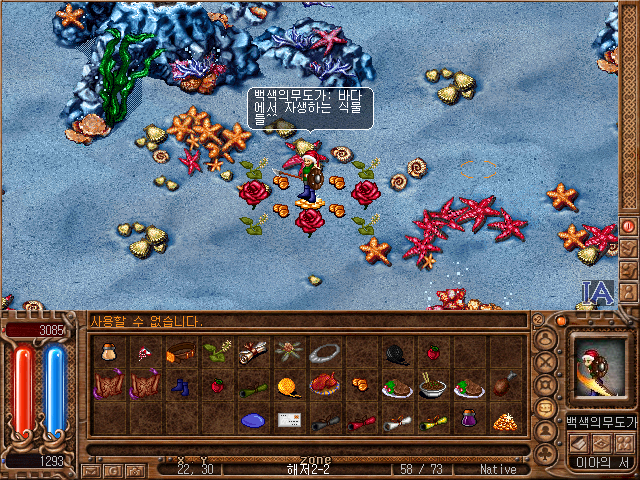Use the orange yarn ball item
The width and height of the screenshot is (640, 480).
pyautogui.click(x=289, y=385)
